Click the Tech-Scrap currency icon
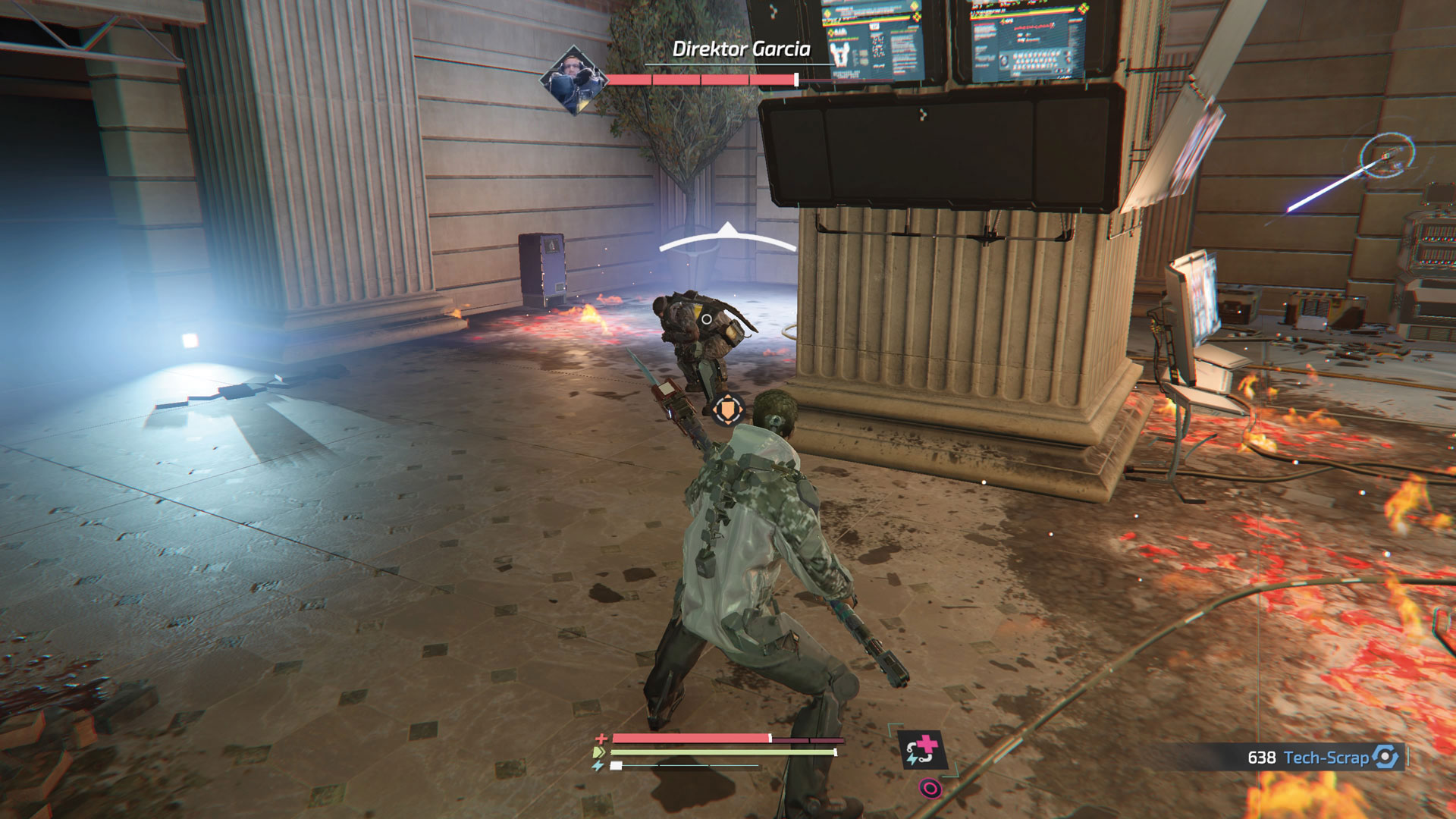Image resolution: width=1456 pixels, height=819 pixels. point(1385,757)
